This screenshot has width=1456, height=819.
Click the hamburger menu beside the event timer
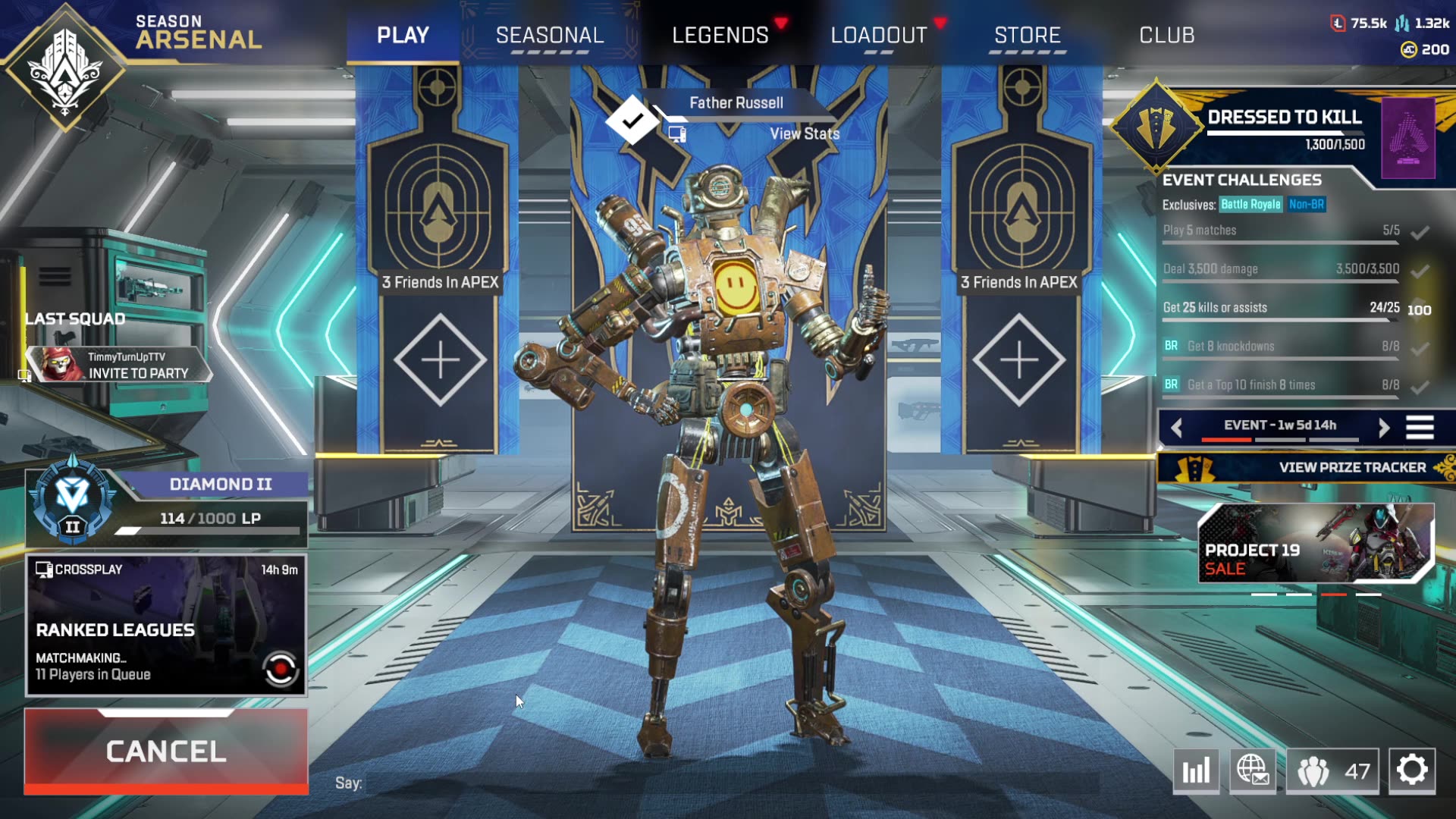1422,426
